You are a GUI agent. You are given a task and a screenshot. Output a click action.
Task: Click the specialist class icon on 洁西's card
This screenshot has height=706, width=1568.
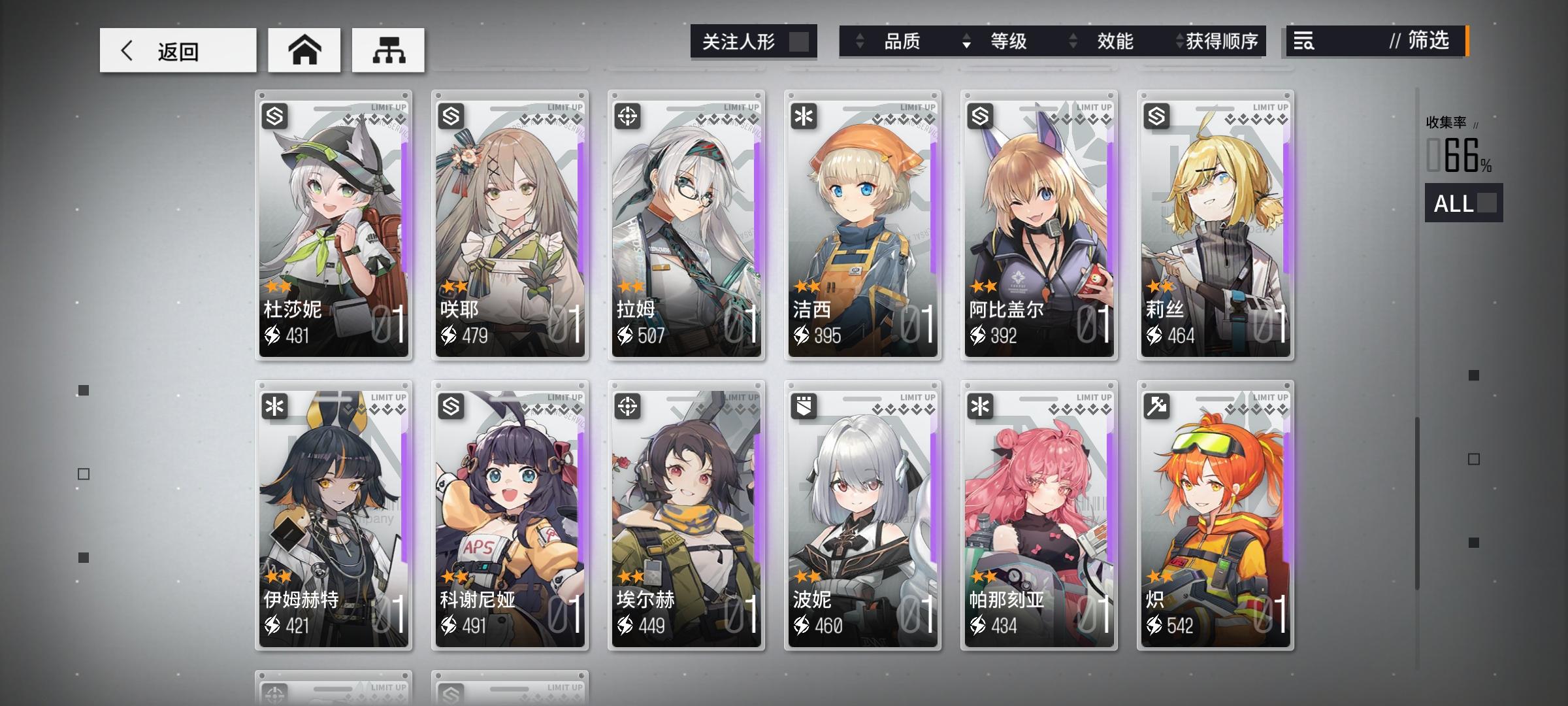[x=805, y=116]
